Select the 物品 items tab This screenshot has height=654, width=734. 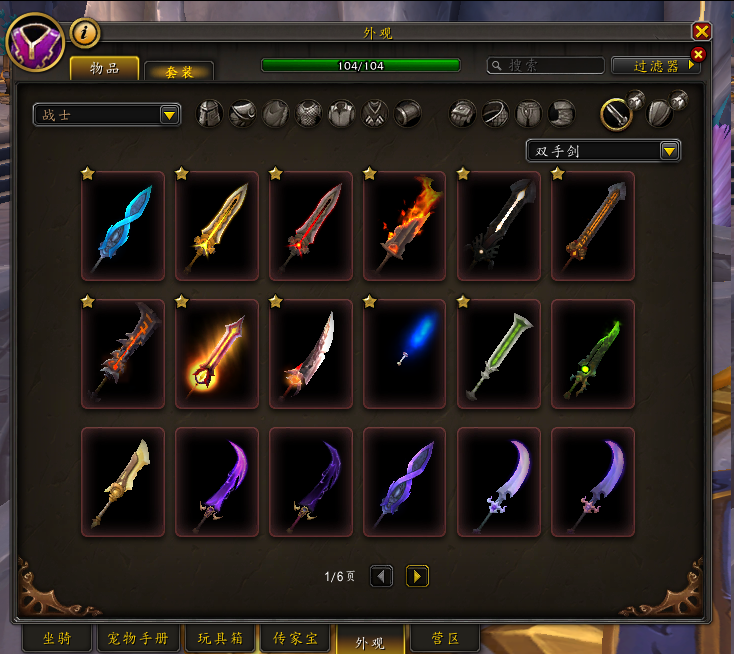[104, 68]
